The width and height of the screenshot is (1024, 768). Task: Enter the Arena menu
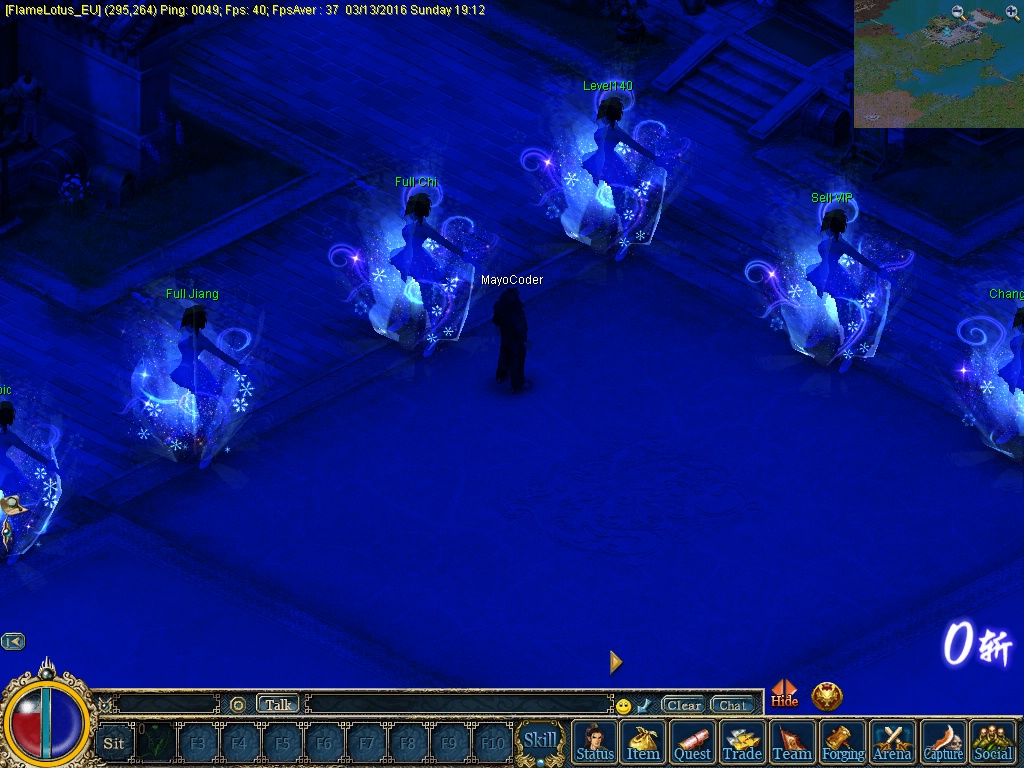(893, 742)
